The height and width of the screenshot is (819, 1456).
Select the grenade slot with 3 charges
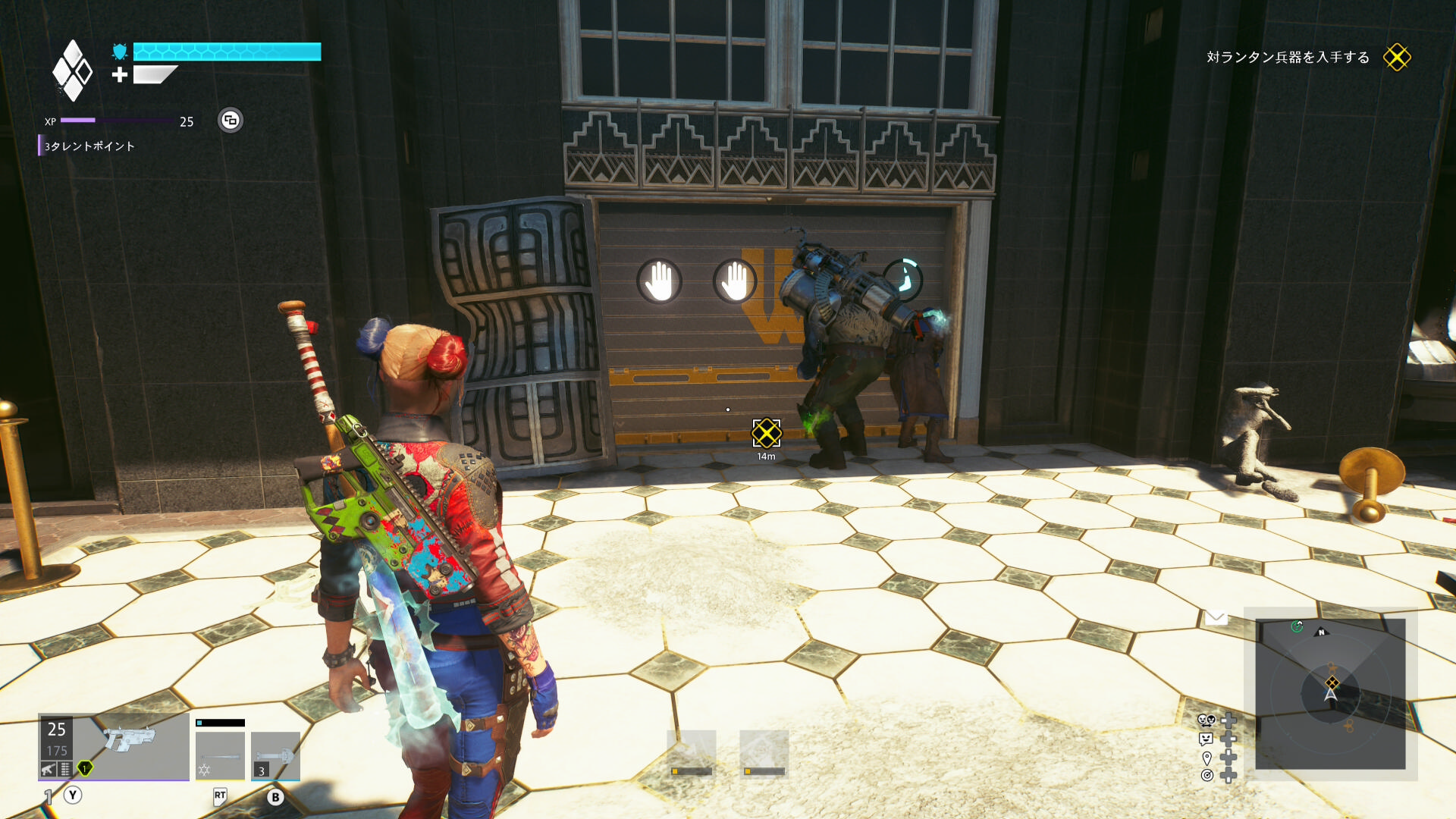pos(275,755)
